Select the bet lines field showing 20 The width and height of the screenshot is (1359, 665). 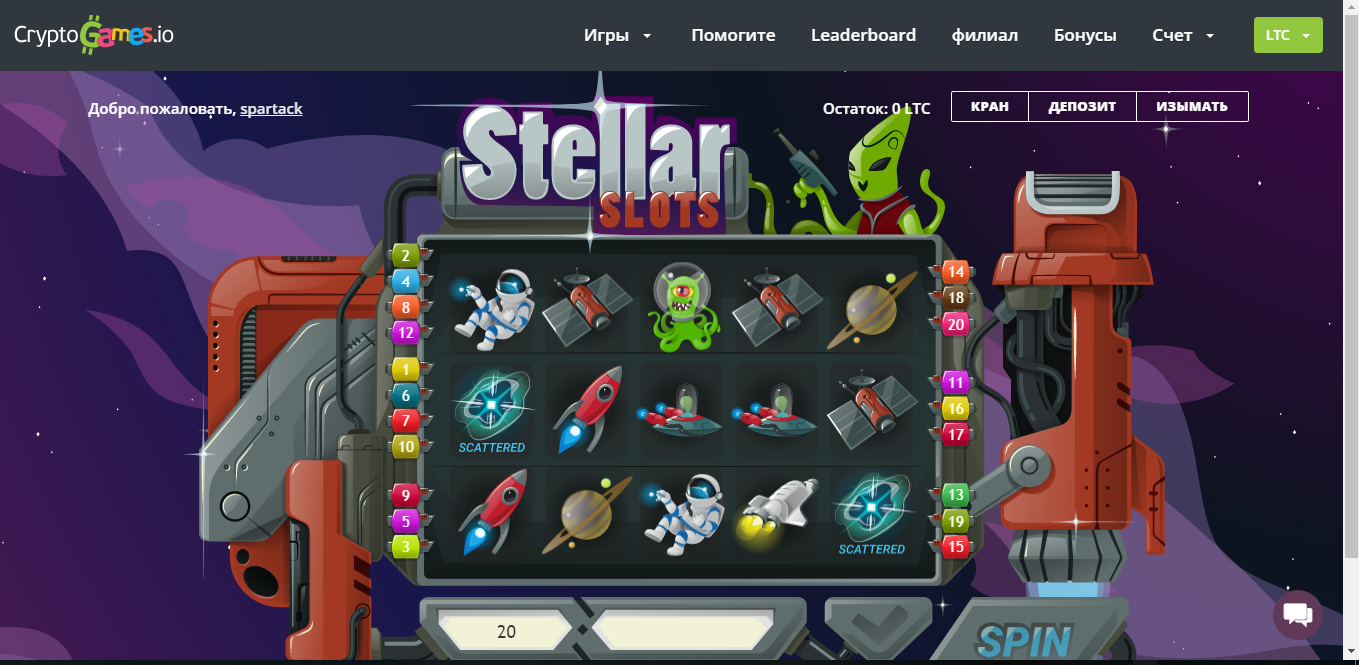pyautogui.click(x=506, y=632)
